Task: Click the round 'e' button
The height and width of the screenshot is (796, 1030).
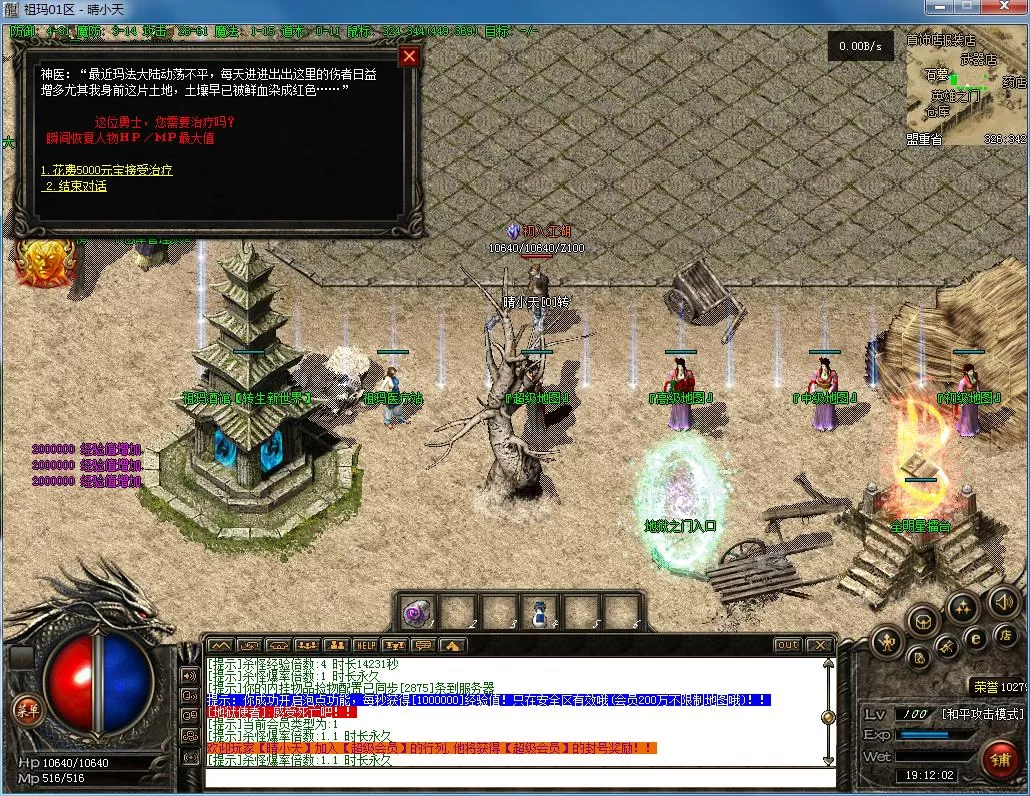Action: point(977,639)
